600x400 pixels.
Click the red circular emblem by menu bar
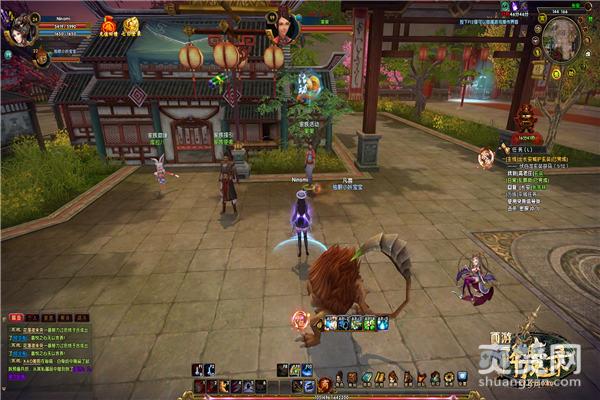pos(324,384)
